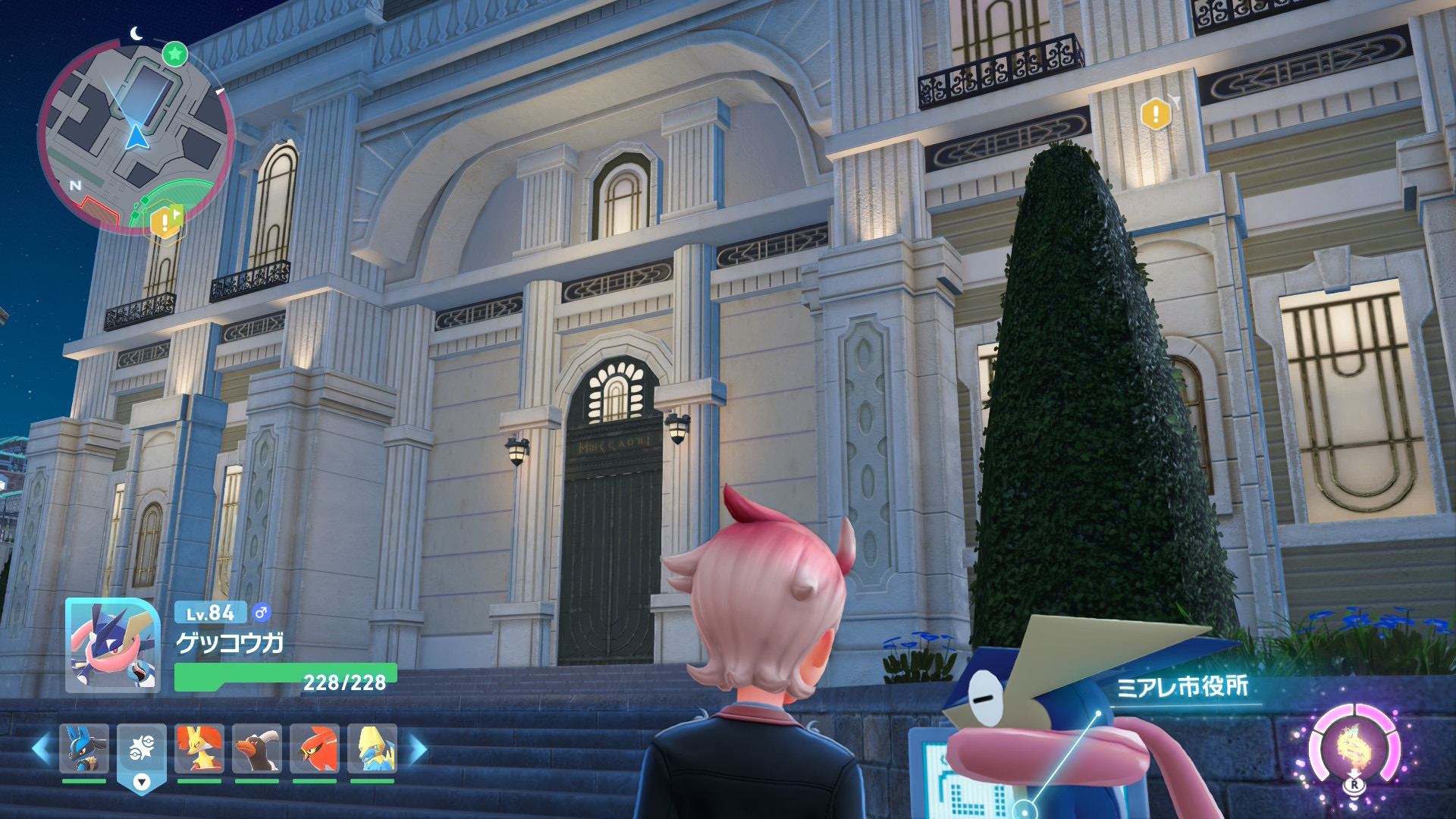1456x819 pixels.
Task: Pick Talonflame from the party bar
Action: click(314, 748)
